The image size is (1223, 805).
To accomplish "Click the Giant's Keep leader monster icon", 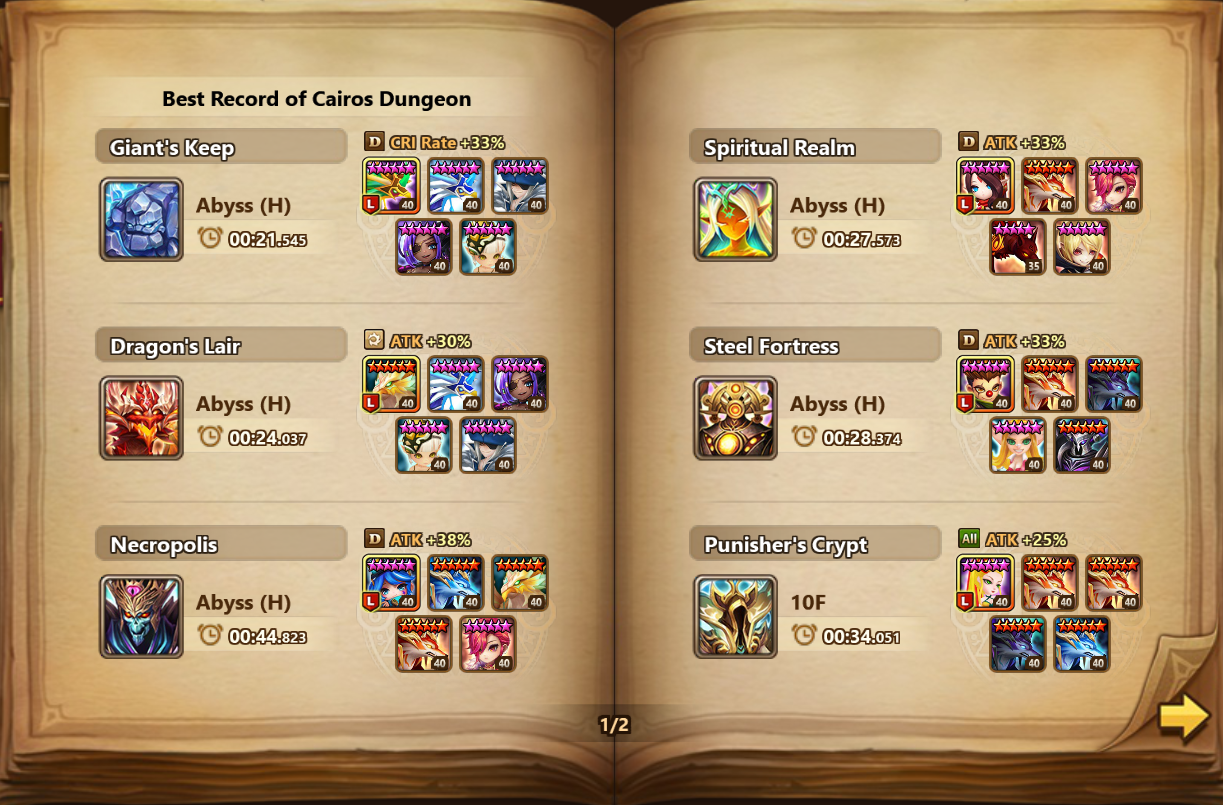I will 391,186.
